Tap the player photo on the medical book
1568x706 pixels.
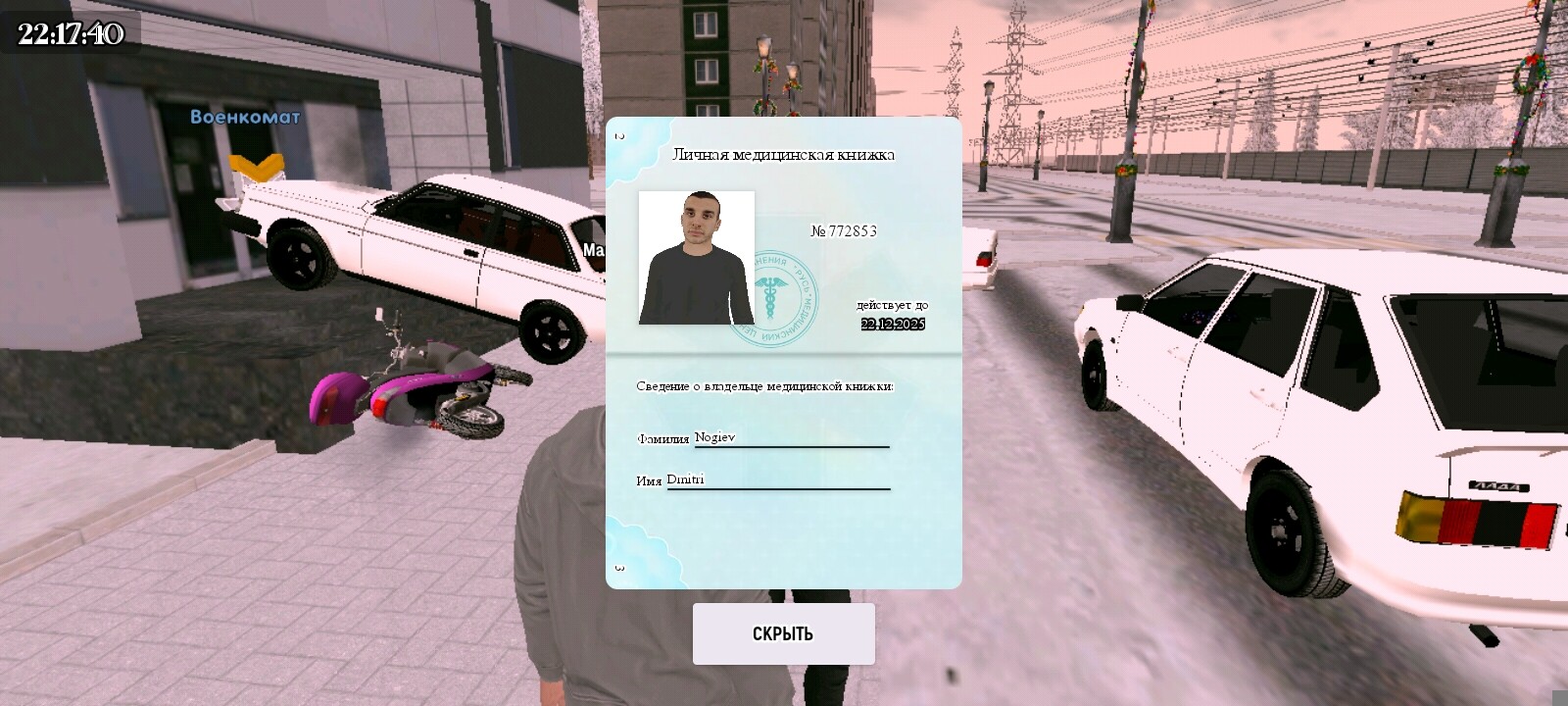tap(696, 258)
